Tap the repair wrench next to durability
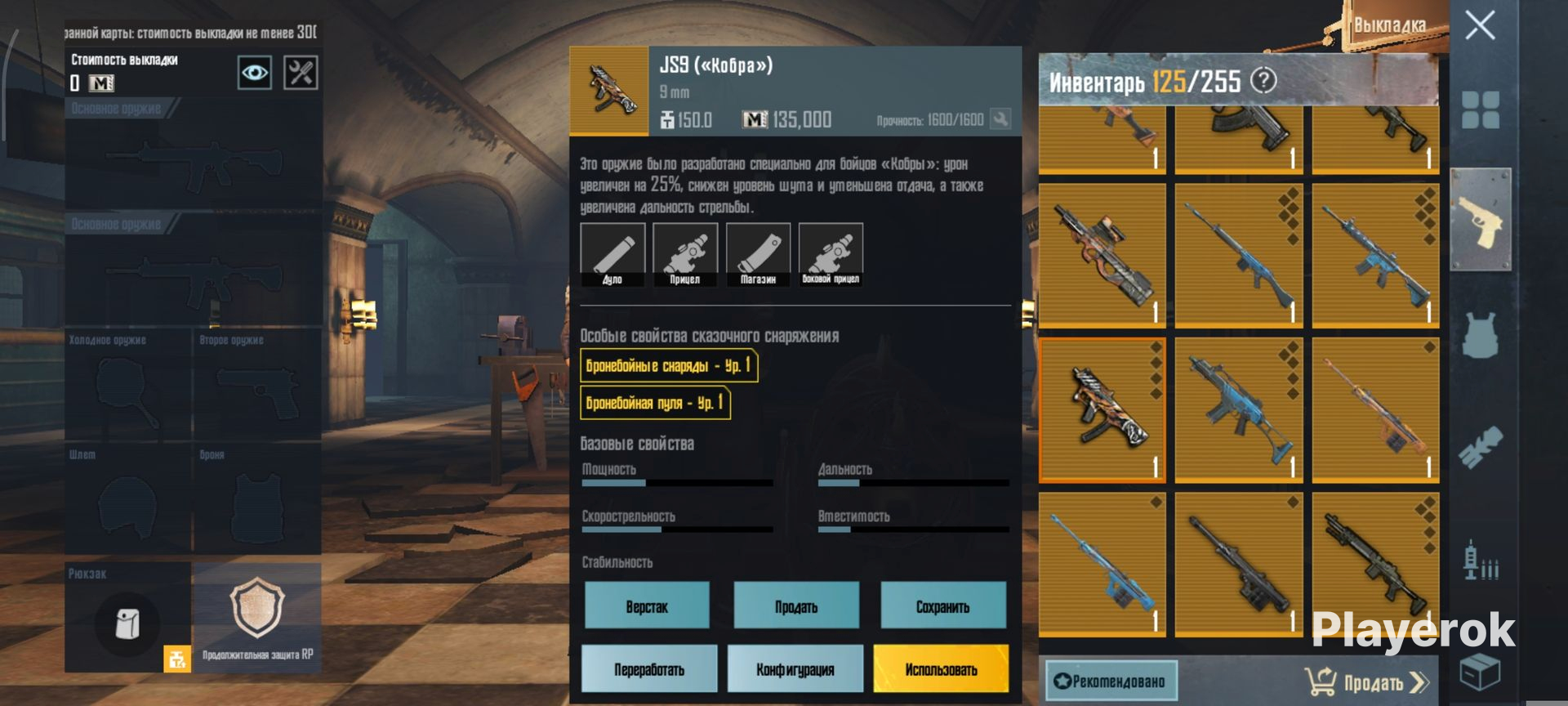Viewport: 1568px width, 706px height. pos(1000,119)
